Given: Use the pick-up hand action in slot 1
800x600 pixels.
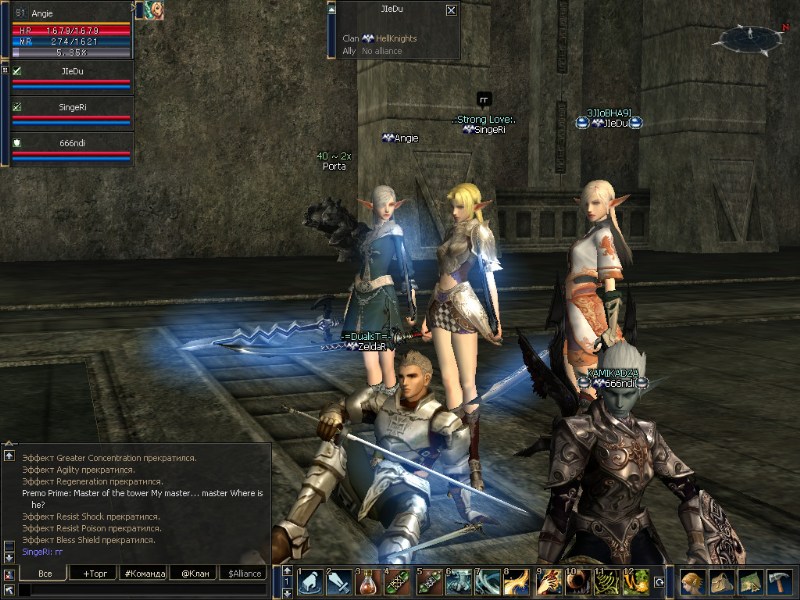Looking at the screenshot, I should pos(308,581).
